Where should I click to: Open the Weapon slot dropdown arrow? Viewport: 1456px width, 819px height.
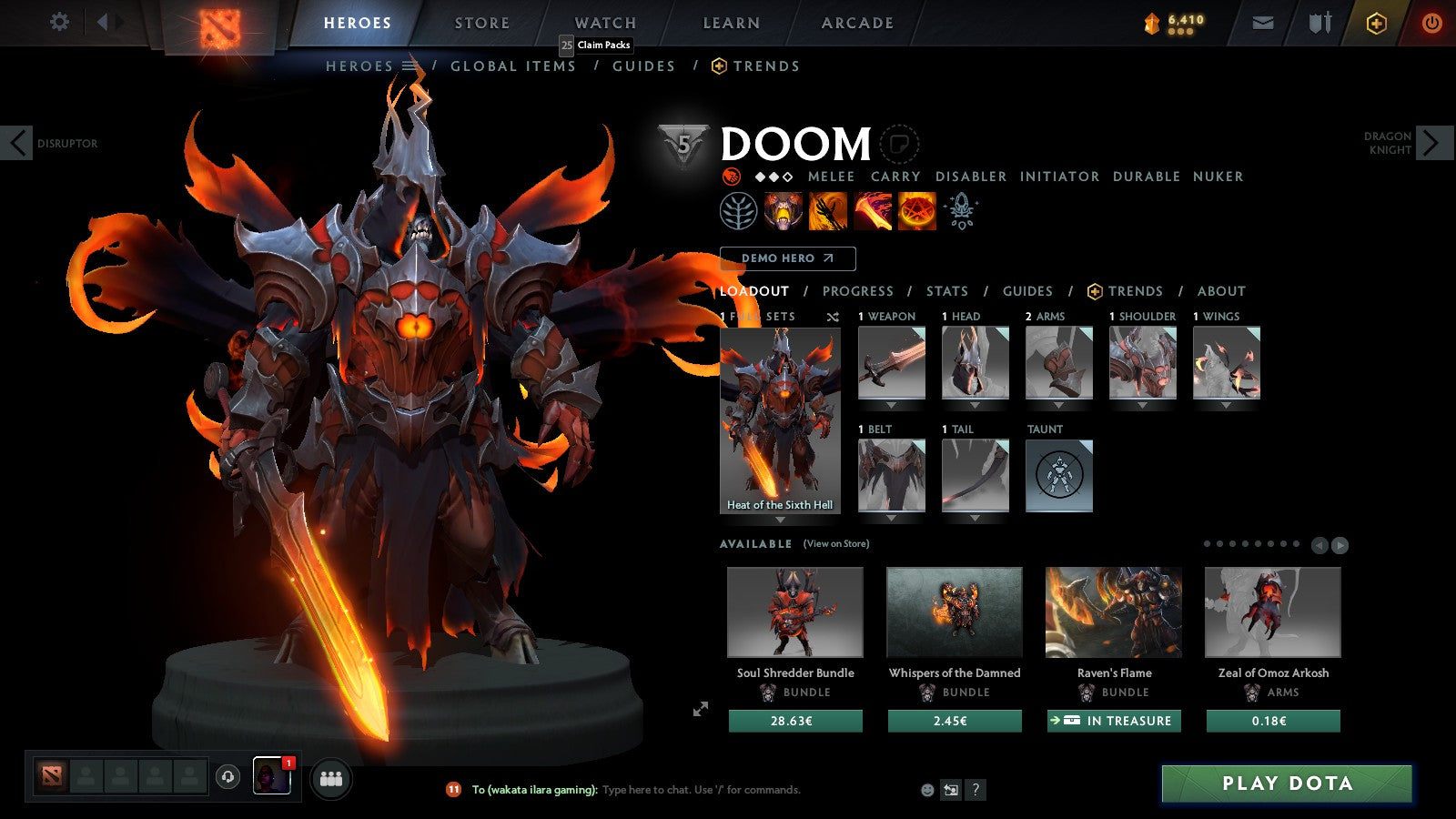(890, 404)
